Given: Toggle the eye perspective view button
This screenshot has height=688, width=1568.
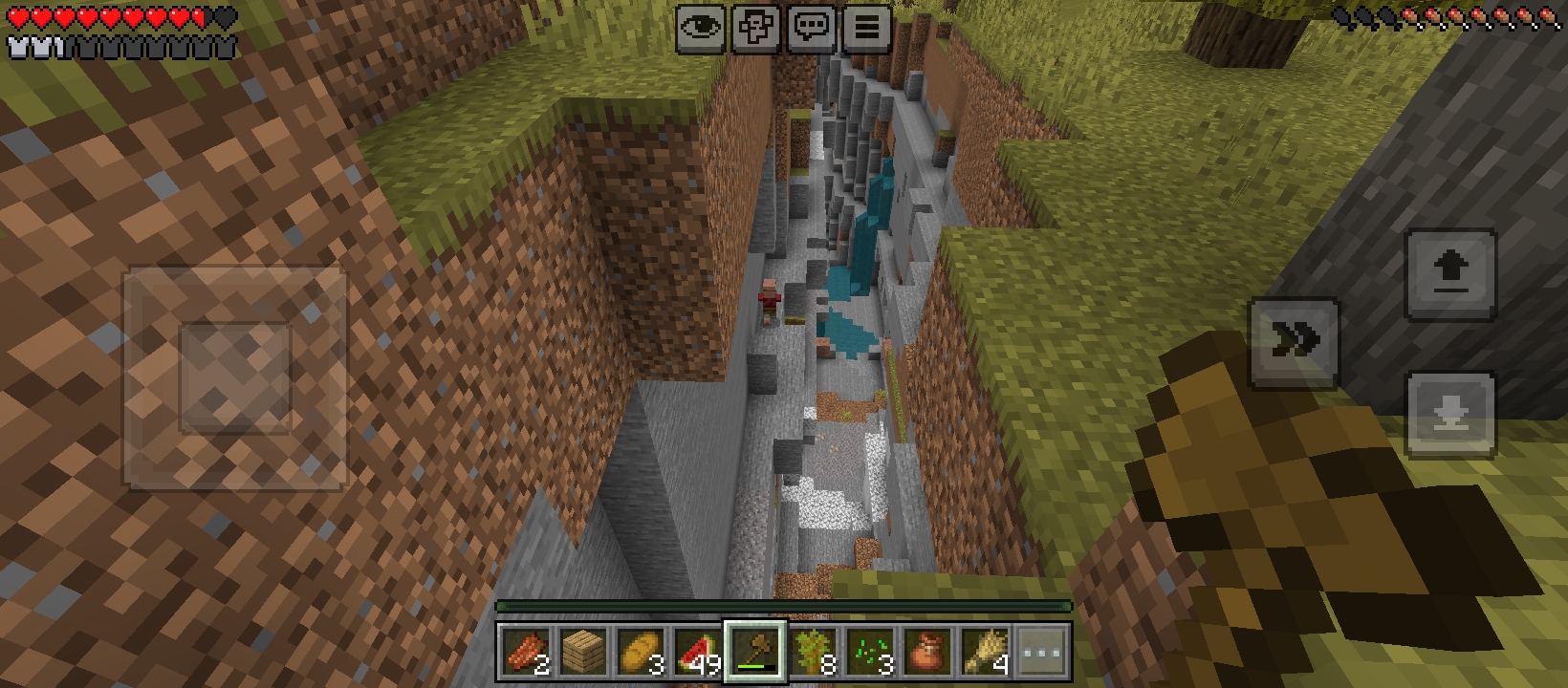Looking at the screenshot, I should (701, 28).
